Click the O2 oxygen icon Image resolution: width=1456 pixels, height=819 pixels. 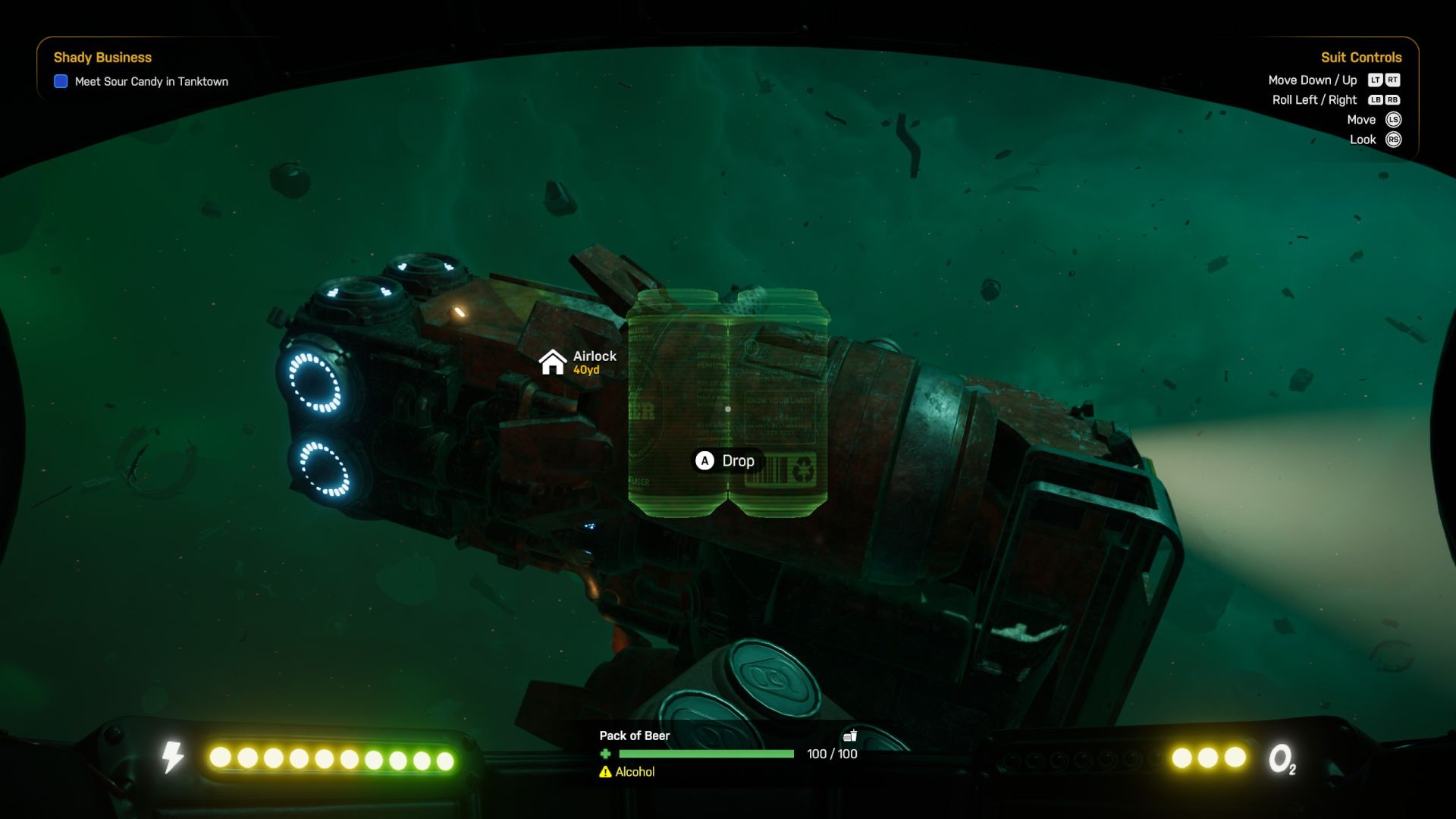point(1282,758)
